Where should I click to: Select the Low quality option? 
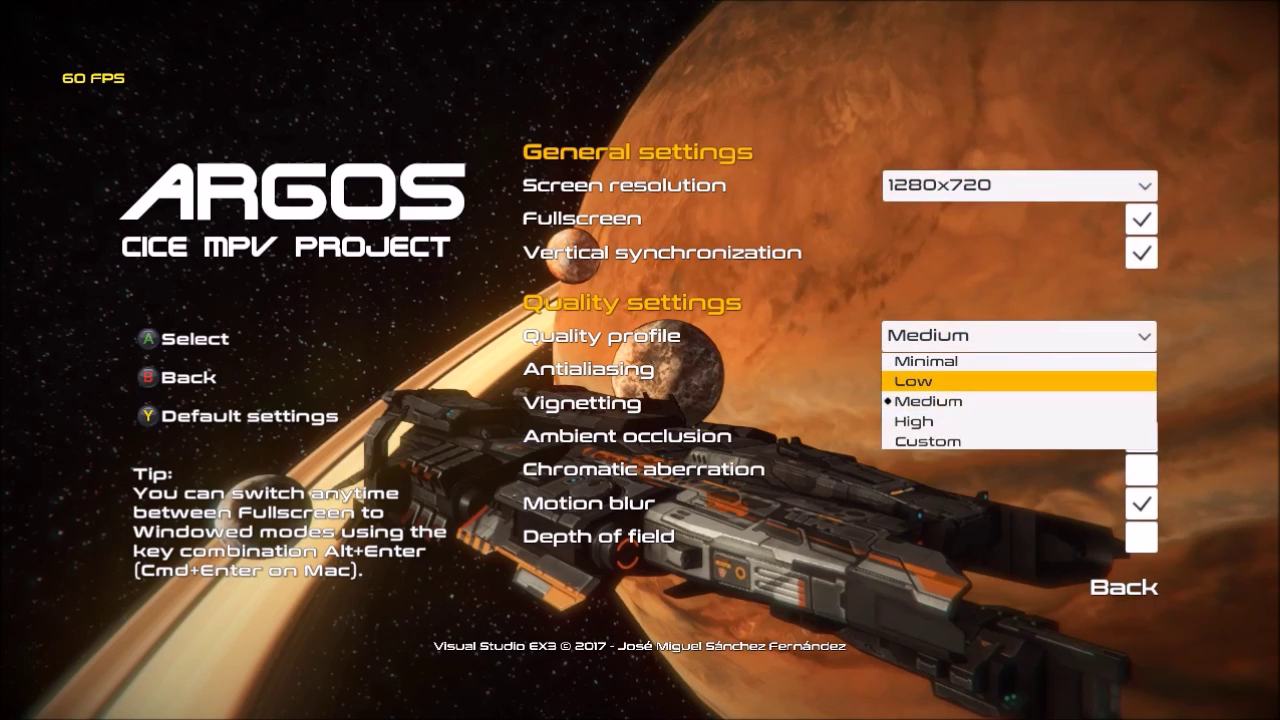[x=1018, y=381]
